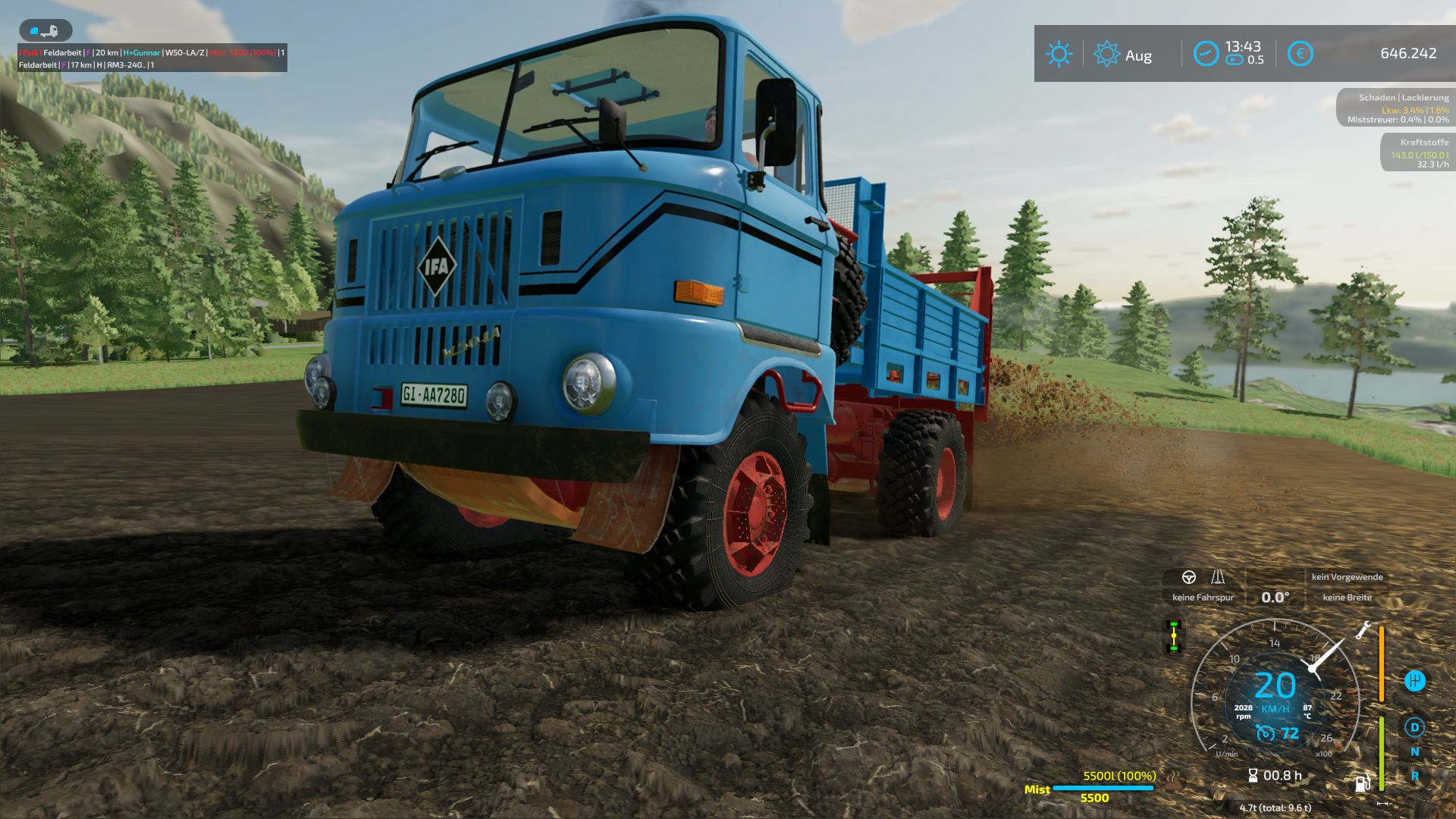
Task: Open the euro money icon
Action: pyautogui.click(x=1300, y=54)
